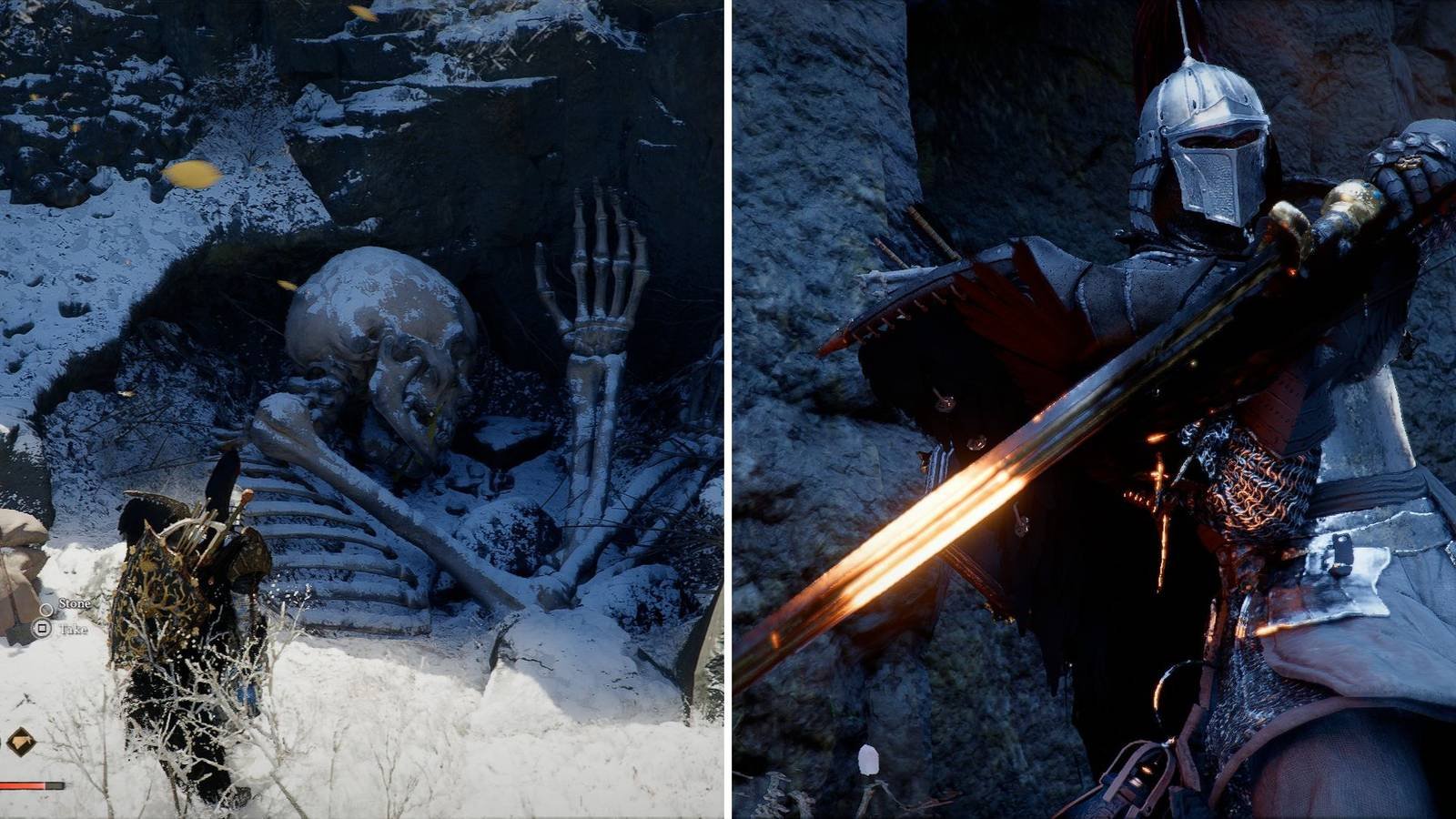
Task: Click the square Take button prompt icon
Action: [42, 630]
